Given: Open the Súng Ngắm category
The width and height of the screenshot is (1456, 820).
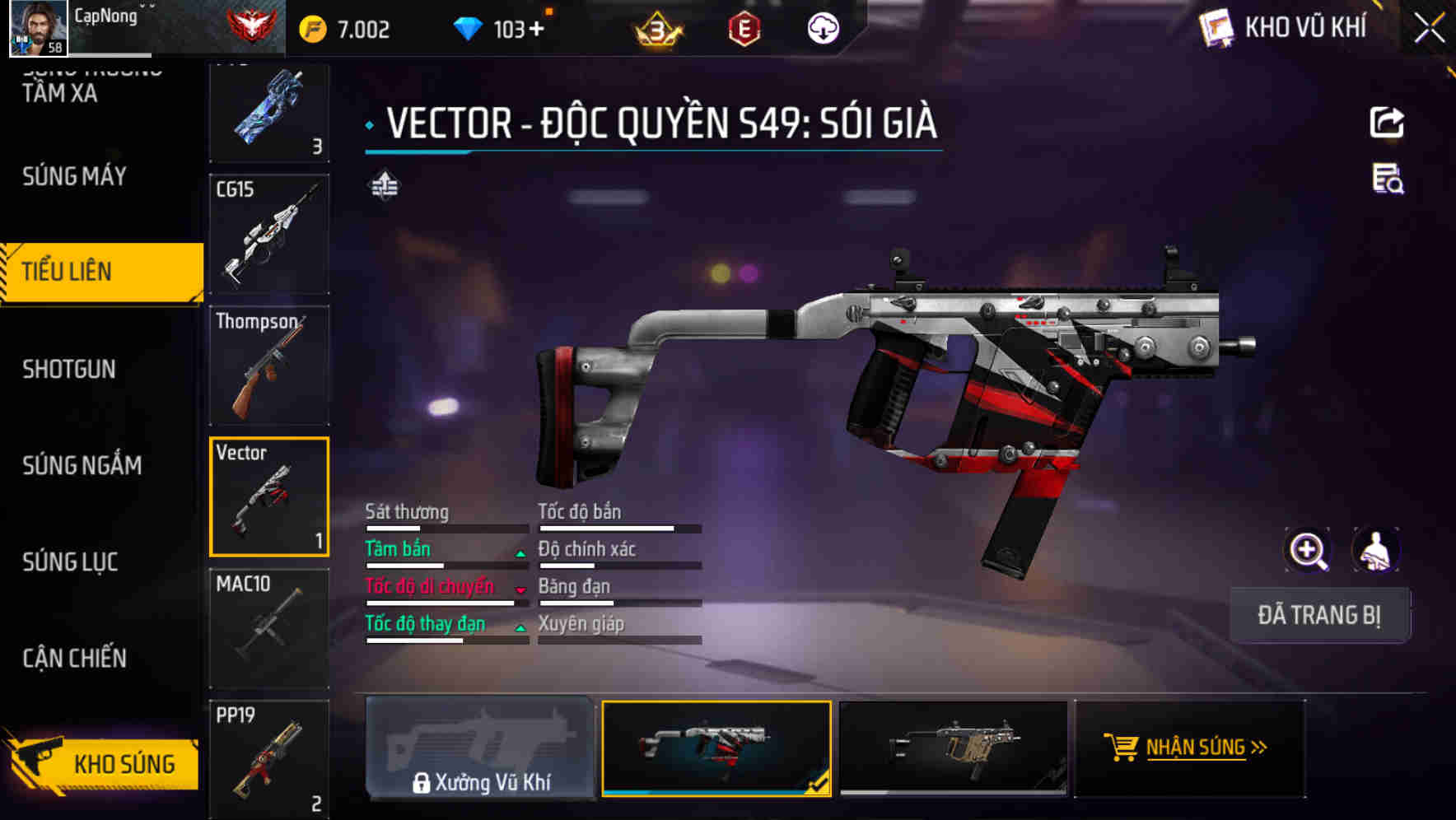Looking at the screenshot, I should click(x=82, y=465).
